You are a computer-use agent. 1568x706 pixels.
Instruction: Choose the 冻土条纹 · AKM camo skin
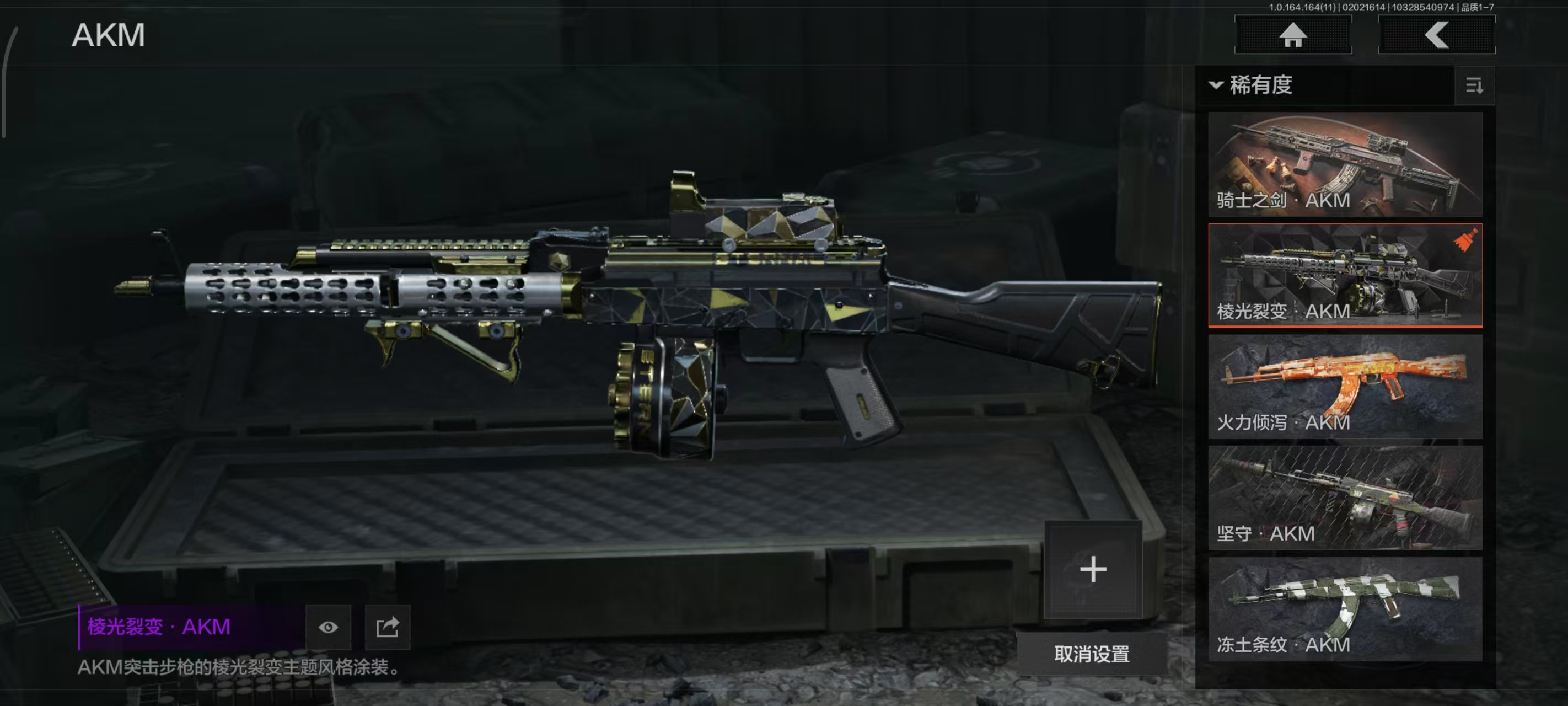pos(1345,608)
